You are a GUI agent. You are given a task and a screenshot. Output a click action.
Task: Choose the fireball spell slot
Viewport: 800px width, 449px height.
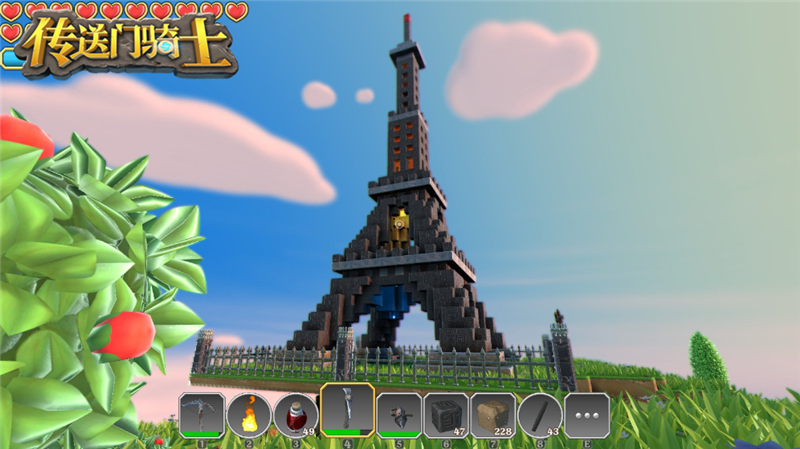tap(249, 414)
